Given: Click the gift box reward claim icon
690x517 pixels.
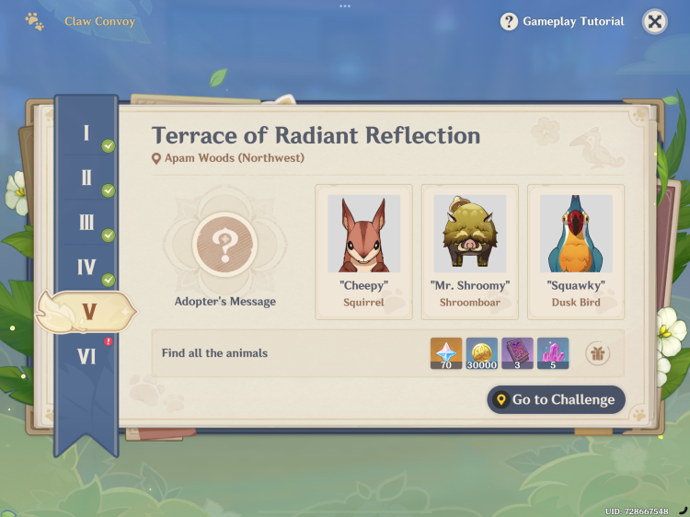Looking at the screenshot, I should point(598,353).
